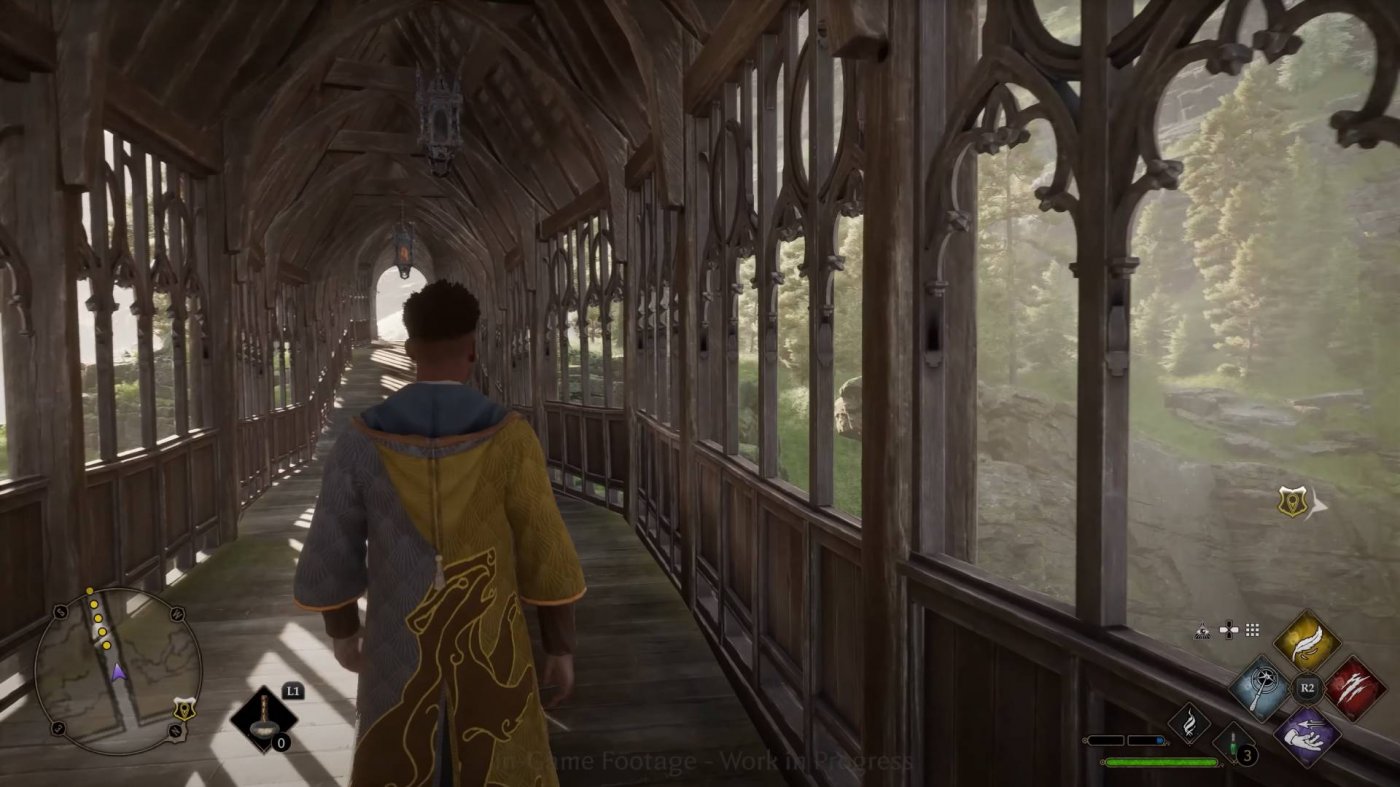
Task: Select the purple Accio hand spell icon
Action: pyautogui.click(x=1306, y=735)
